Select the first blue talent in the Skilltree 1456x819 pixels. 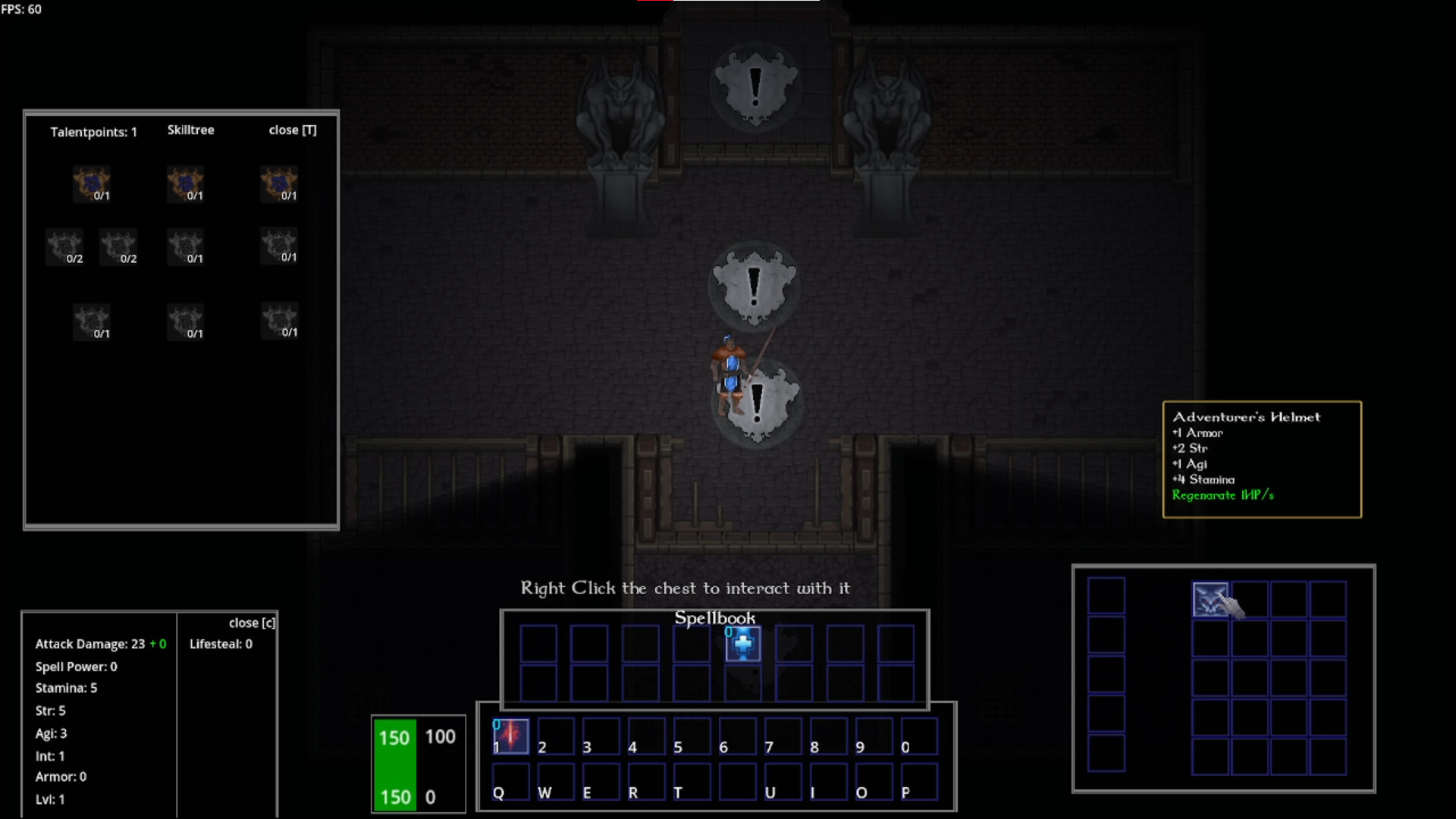[x=92, y=184]
